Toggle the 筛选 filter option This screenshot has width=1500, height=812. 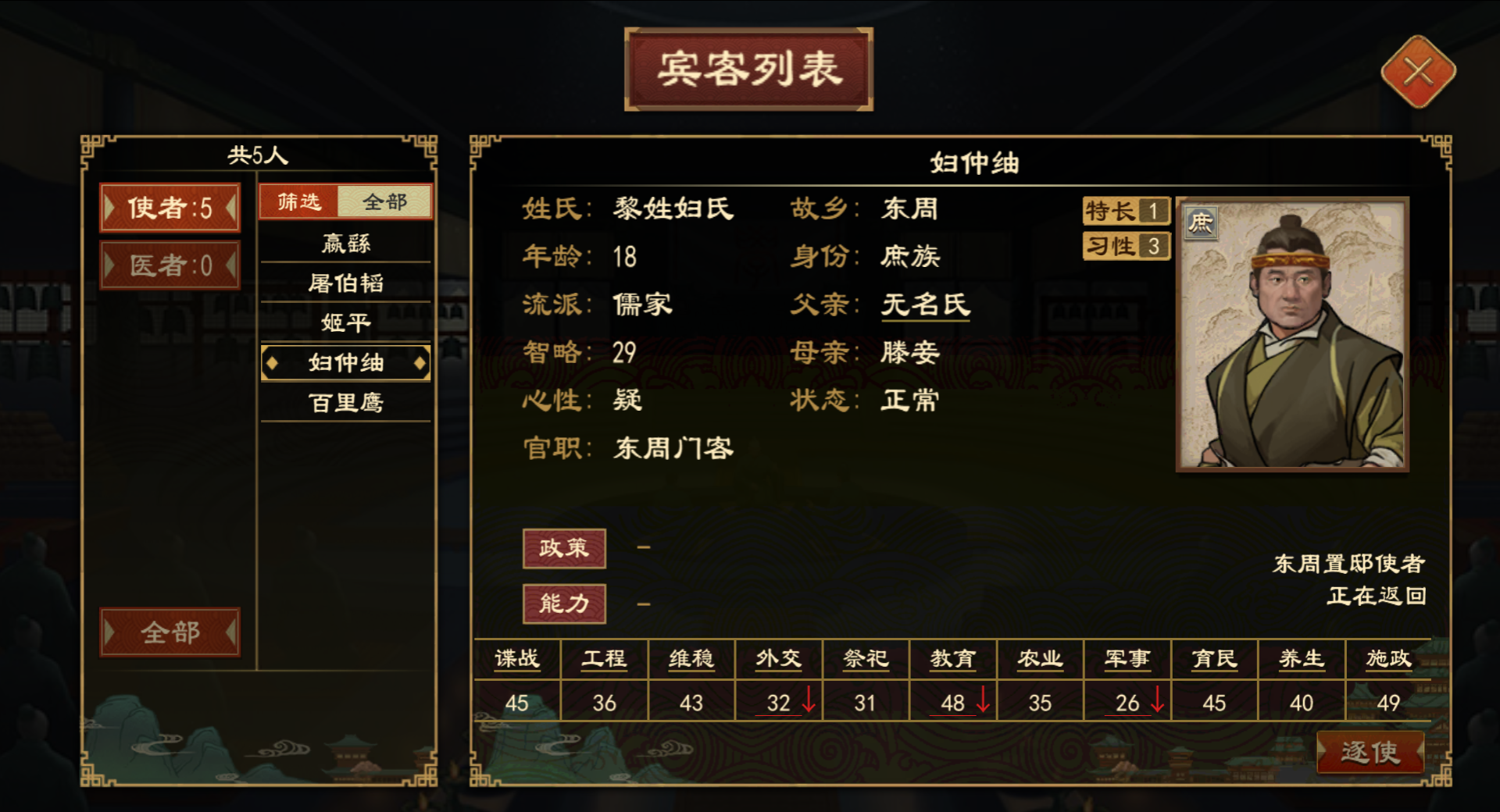tap(299, 201)
